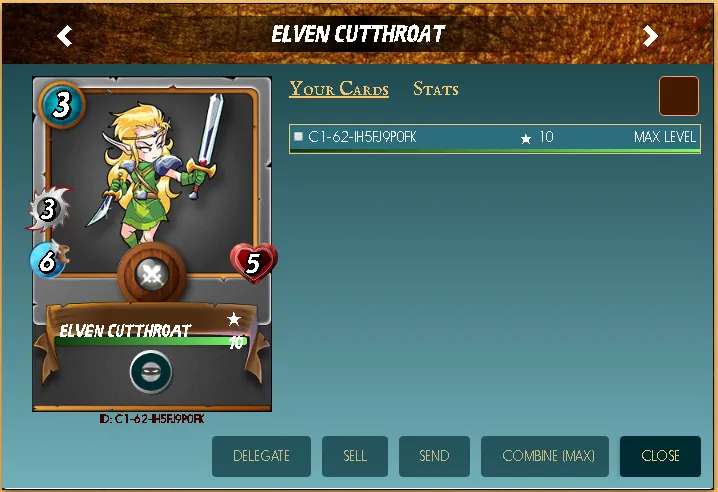This screenshot has width=718, height=492.
Task: Activate Combine (Max)
Action: tap(548, 456)
